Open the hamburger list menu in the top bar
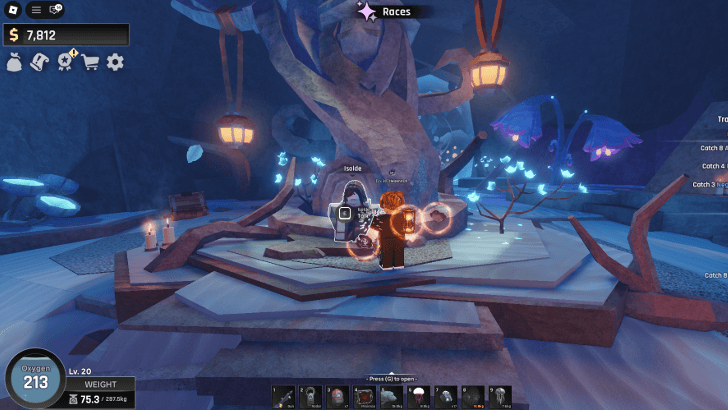 pyautogui.click(x=35, y=10)
